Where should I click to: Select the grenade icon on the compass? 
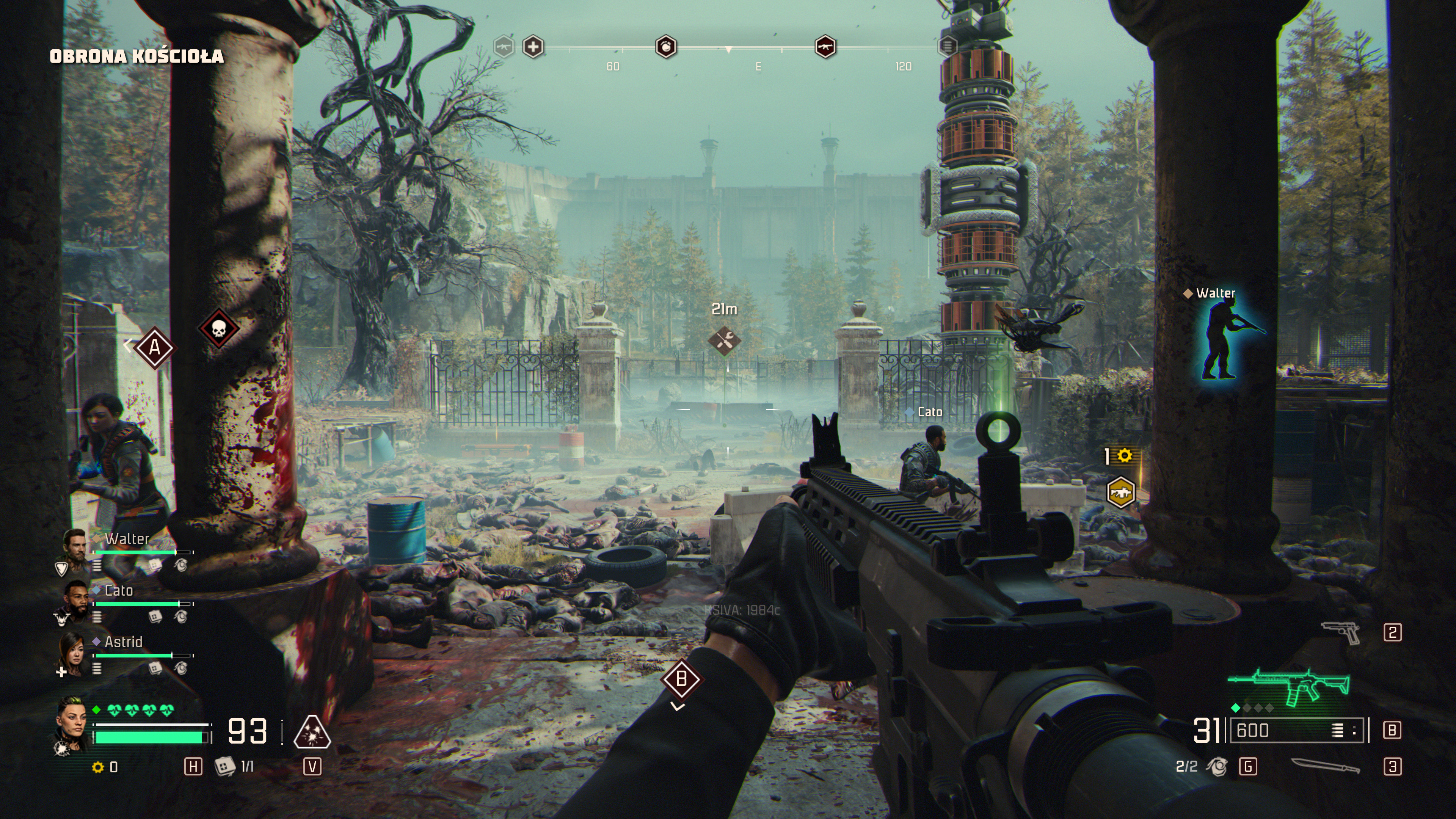point(666,47)
